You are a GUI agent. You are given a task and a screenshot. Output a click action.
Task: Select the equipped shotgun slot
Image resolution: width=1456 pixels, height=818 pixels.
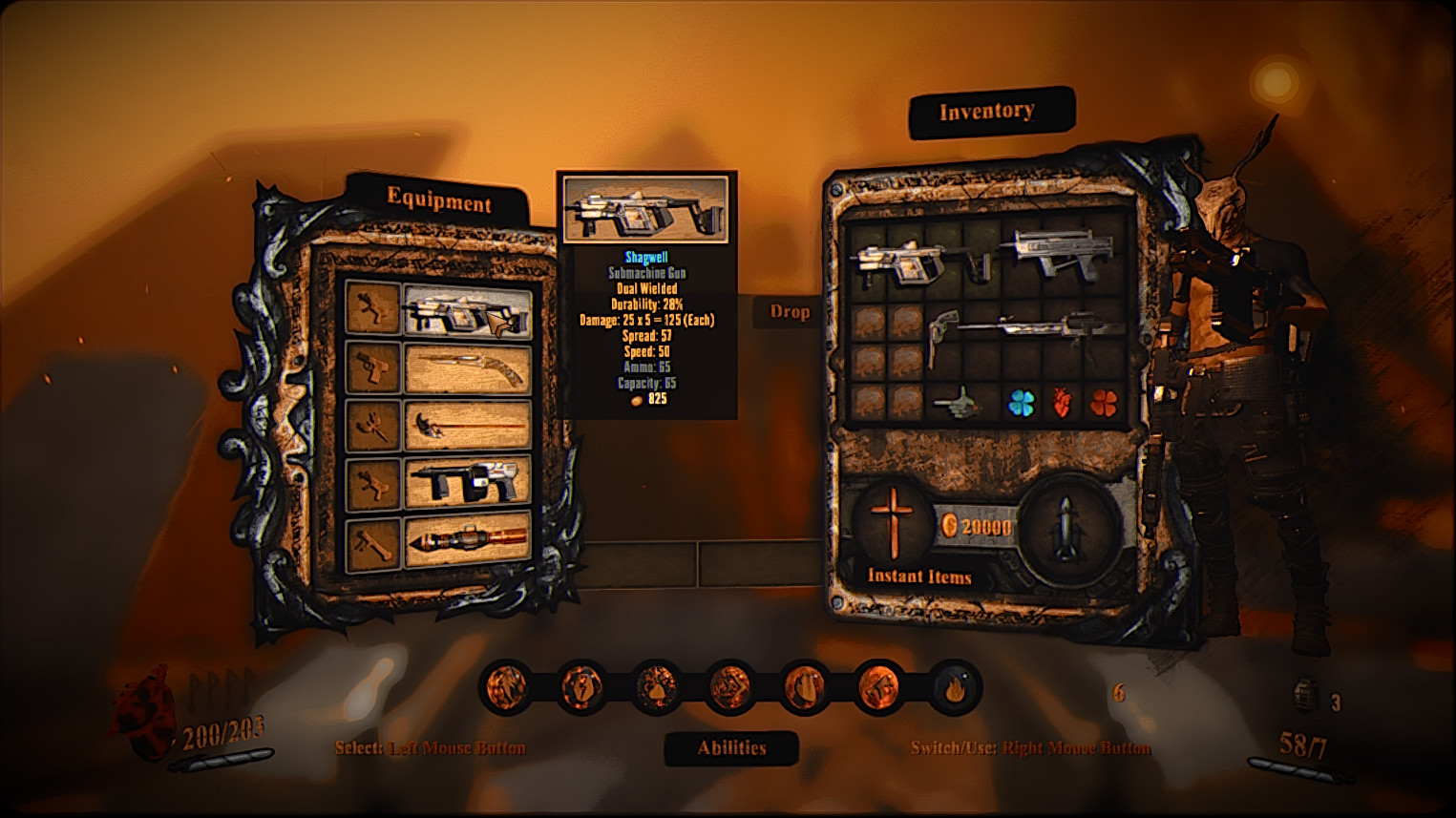(x=467, y=370)
